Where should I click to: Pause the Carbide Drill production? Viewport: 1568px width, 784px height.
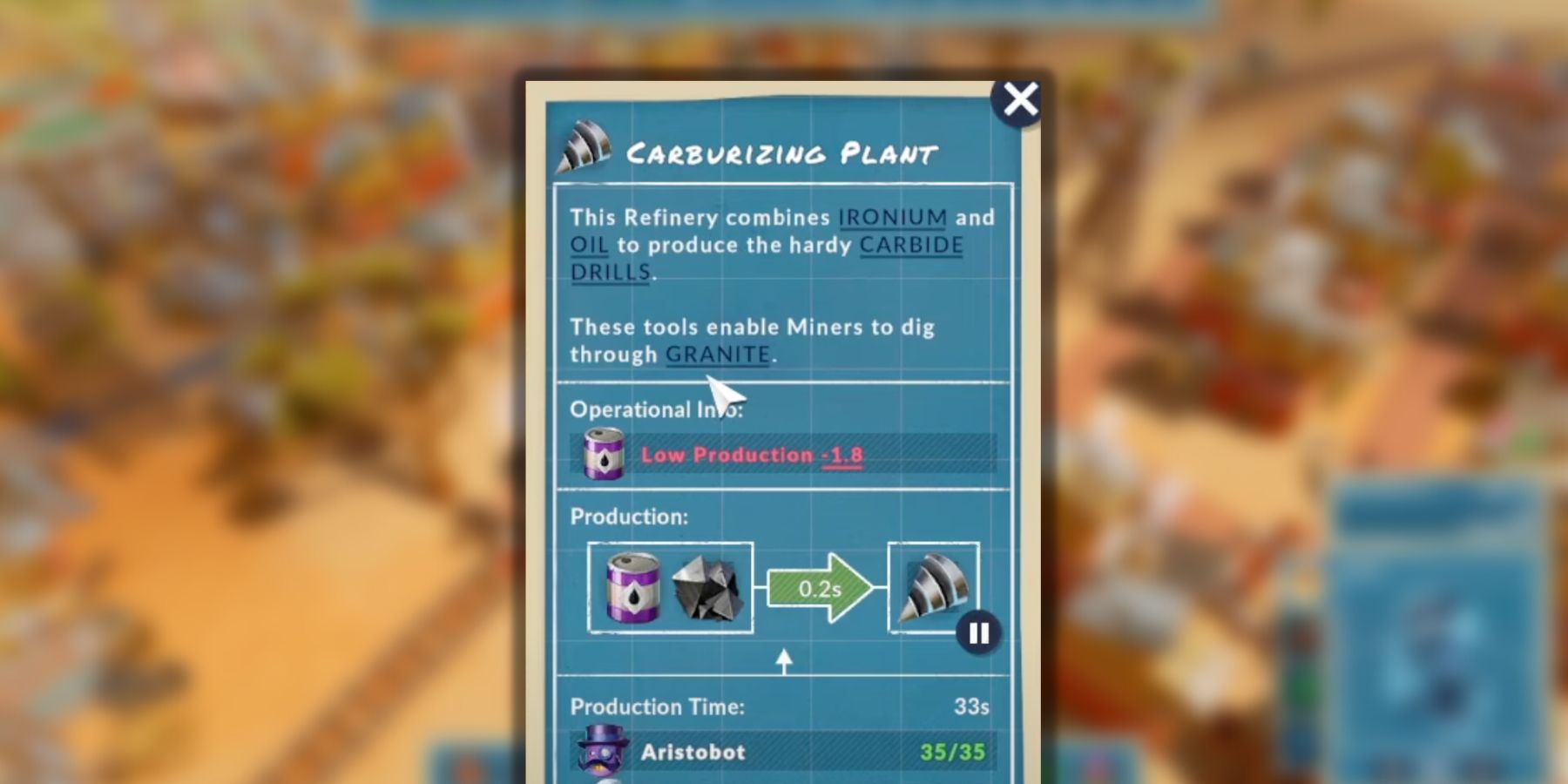tap(978, 633)
